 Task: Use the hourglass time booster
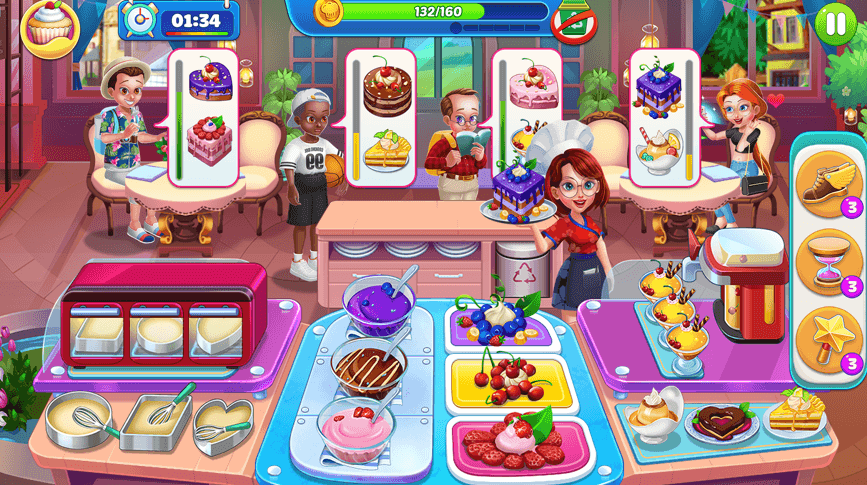point(821,262)
